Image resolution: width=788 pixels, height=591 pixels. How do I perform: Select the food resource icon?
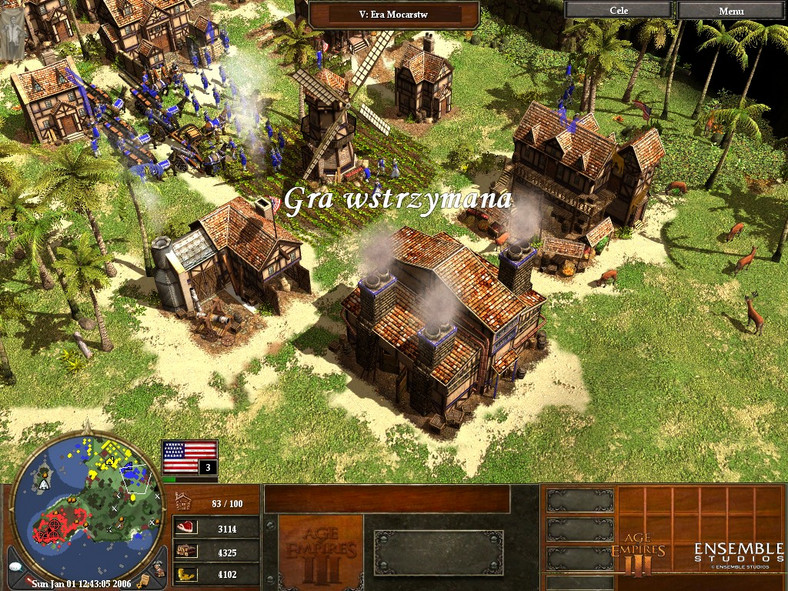point(185,528)
